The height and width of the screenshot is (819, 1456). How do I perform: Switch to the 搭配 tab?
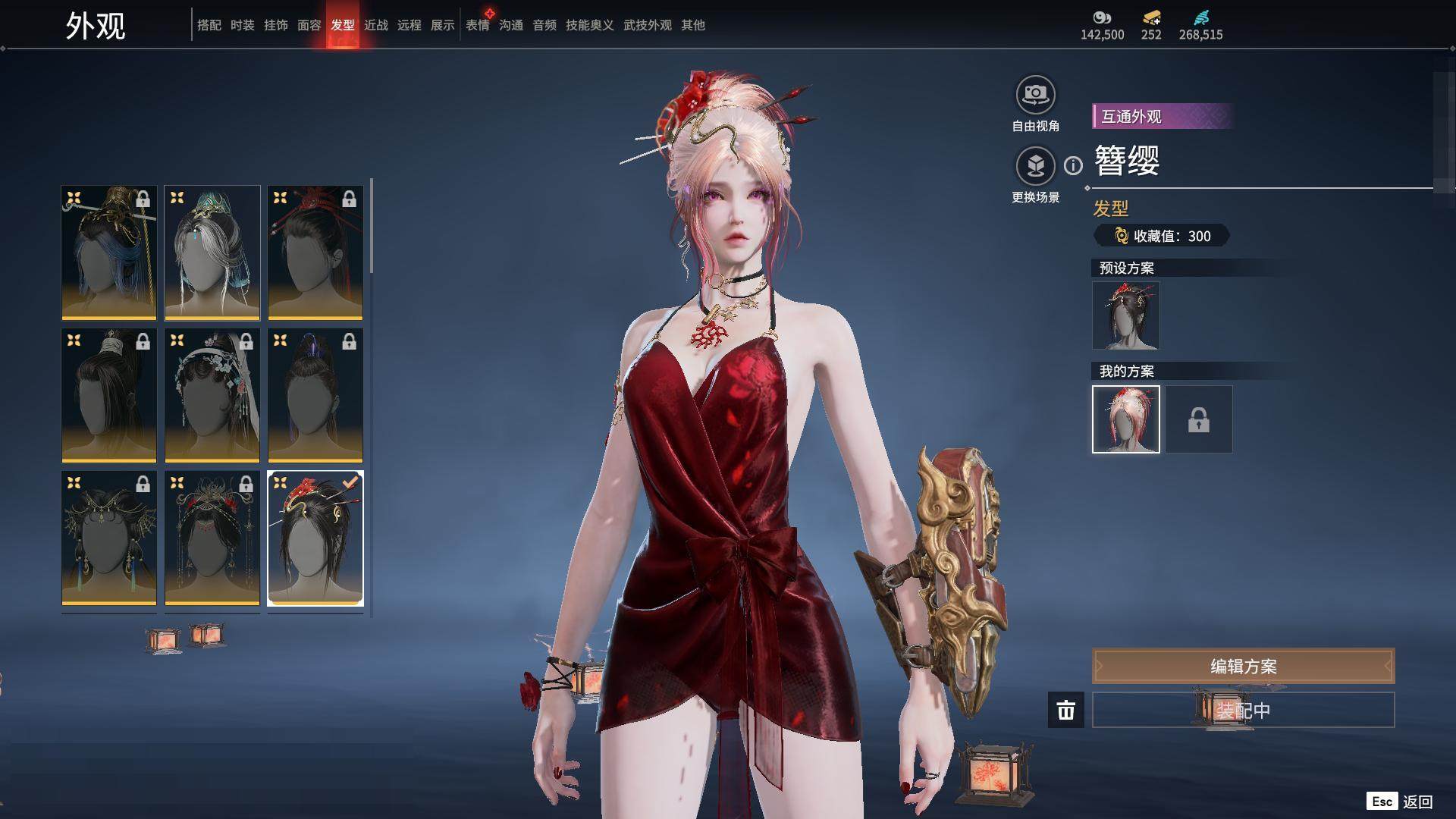pyautogui.click(x=209, y=25)
